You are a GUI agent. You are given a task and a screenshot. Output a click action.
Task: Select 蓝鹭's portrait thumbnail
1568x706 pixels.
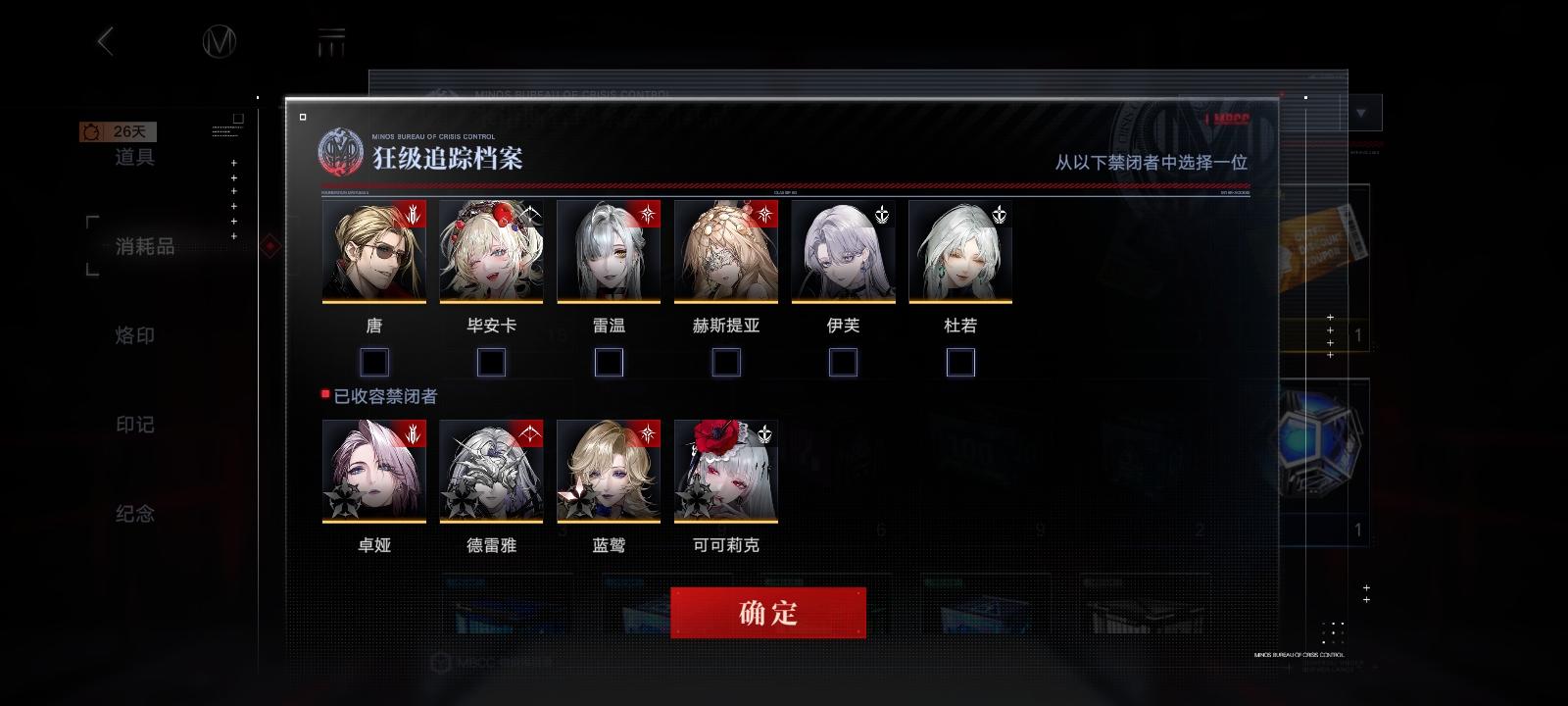tap(609, 472)
